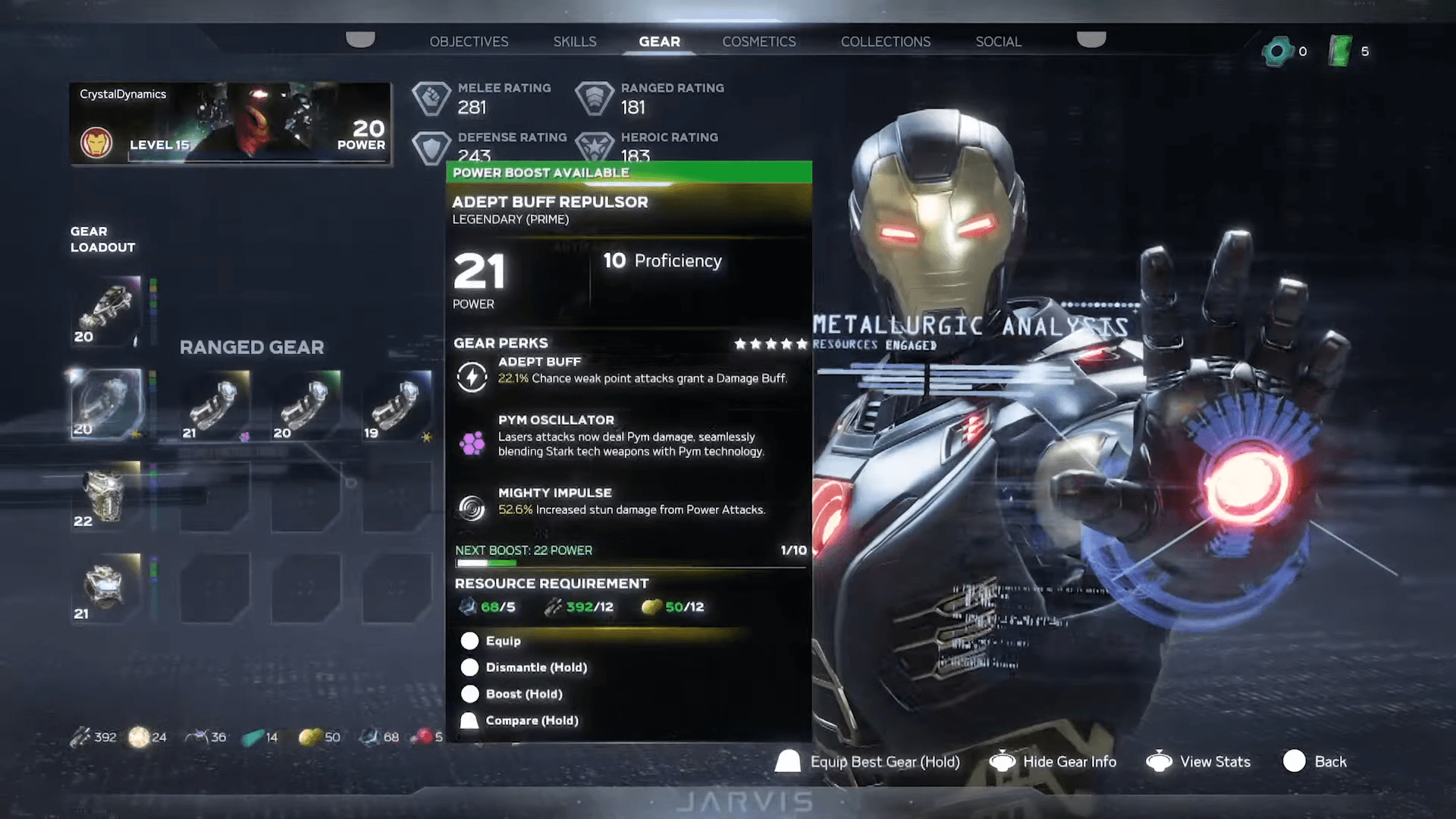Viewport: 1456px width, 819px height.
Task: Select Compare (Hold) option
Action: pyautogui.click(x=531, y=720)
